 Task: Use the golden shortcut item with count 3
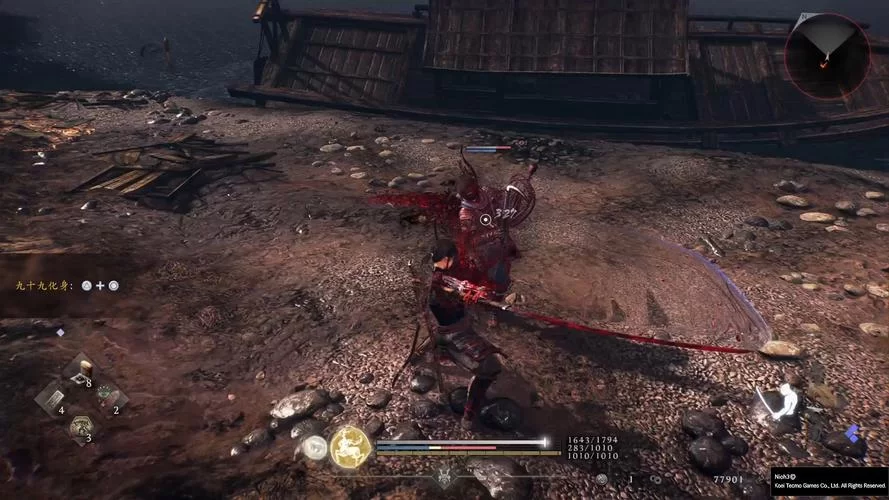click(80, 428)
